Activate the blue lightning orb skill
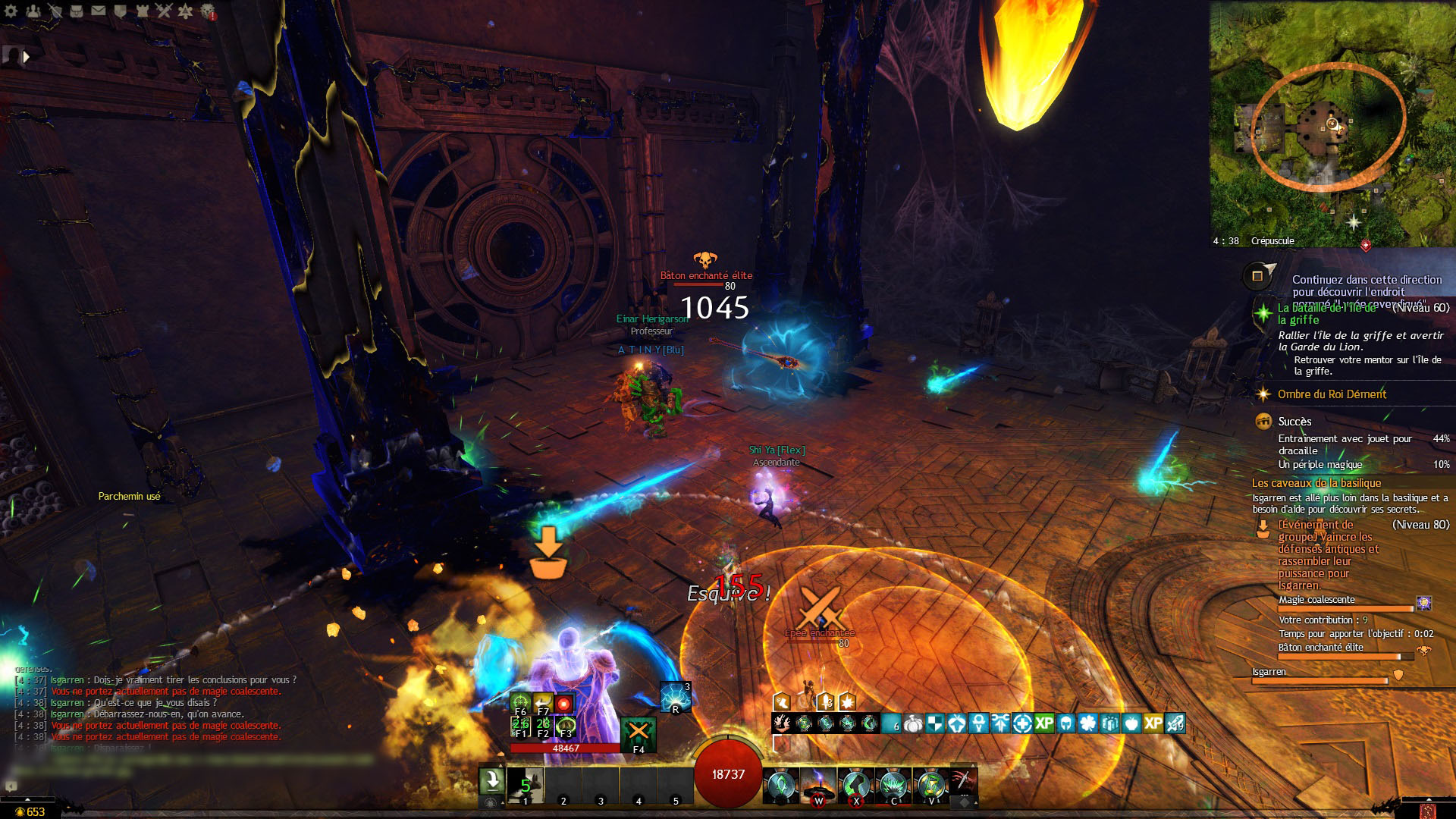 tap(674, 697)
